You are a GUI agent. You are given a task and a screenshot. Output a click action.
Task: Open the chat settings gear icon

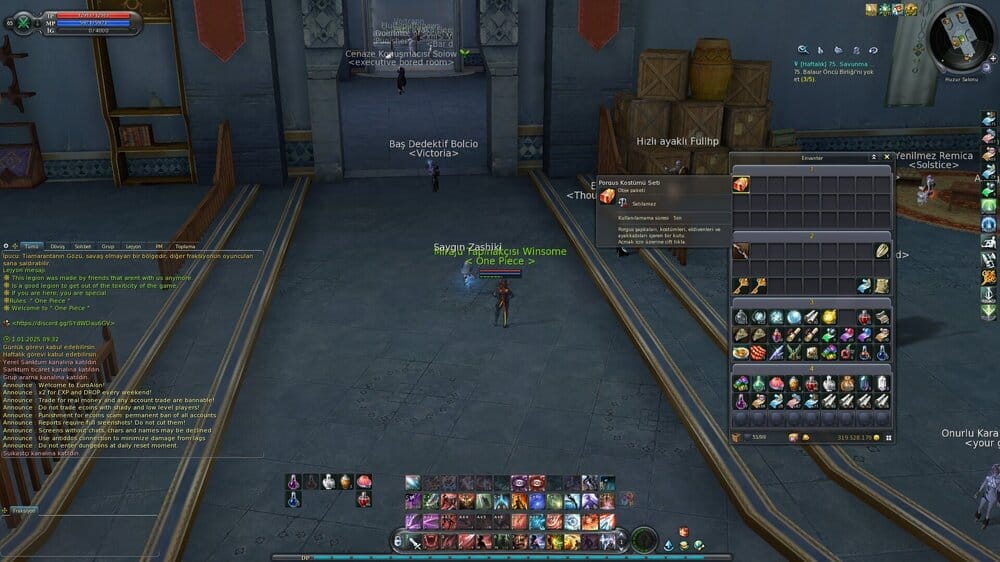pyautogui.click(x=7, y=245)
